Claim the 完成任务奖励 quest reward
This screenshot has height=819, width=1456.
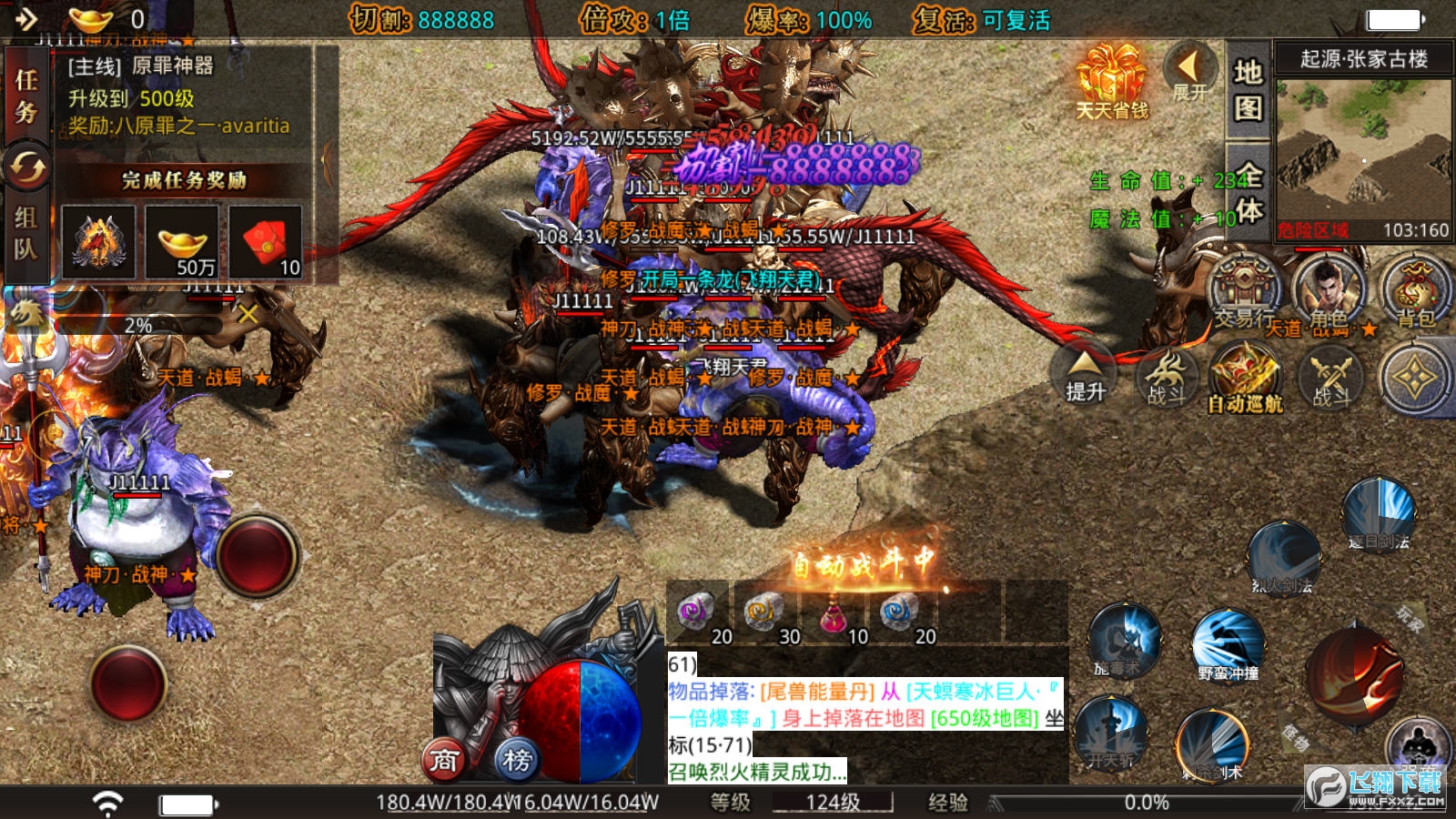[x=185, y=180]
